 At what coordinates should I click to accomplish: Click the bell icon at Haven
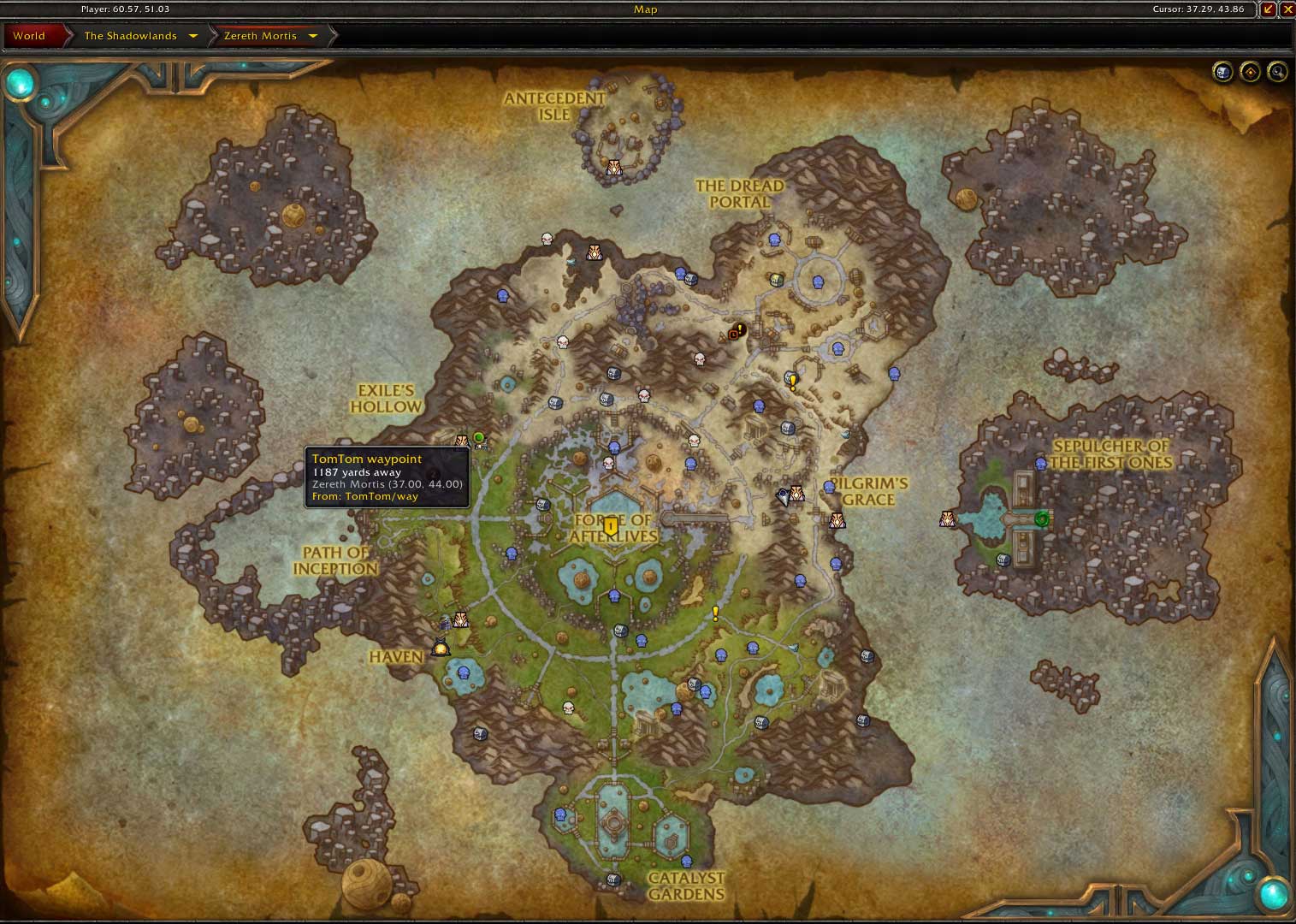click(441, 649)
